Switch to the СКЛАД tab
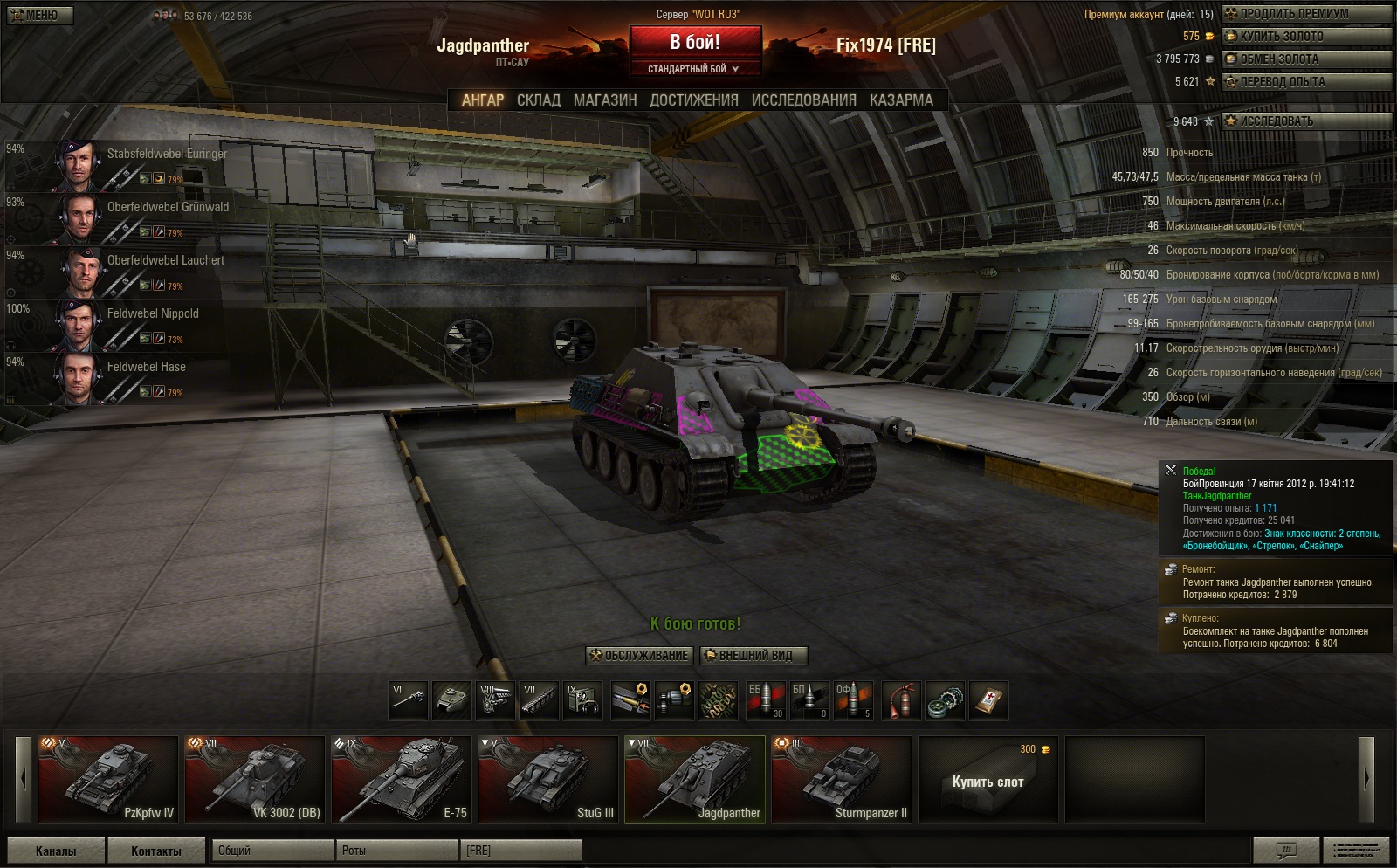Viewport: 1397px width, 868px height. pyautogui.click(x=538, y=100)
